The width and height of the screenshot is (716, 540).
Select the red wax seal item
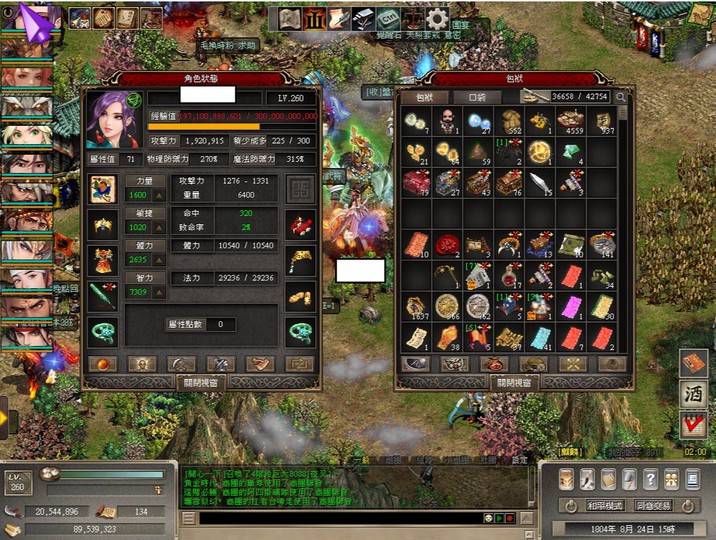pyautogui.click(x=447, y=244)
